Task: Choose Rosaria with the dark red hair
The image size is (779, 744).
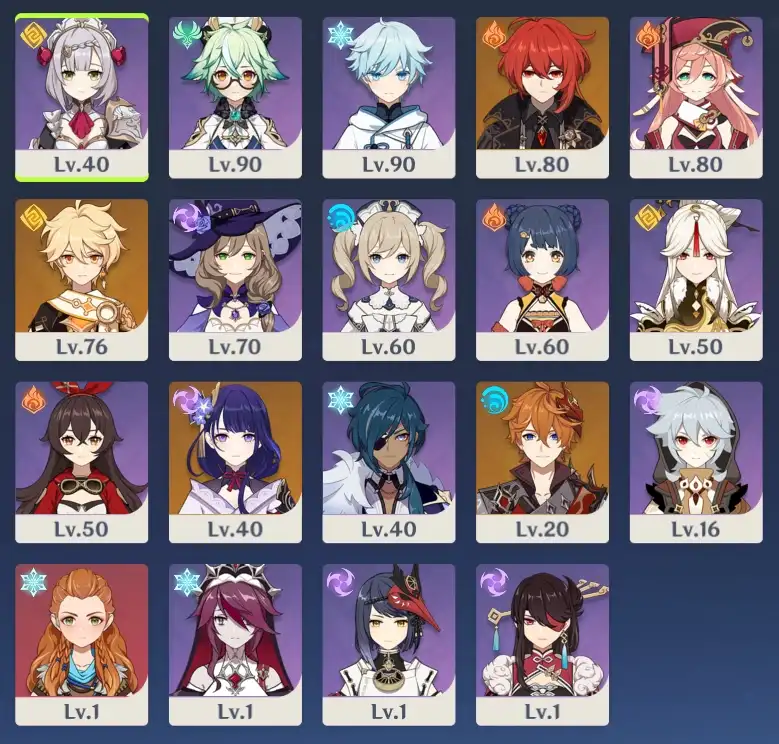Action: click(x=235, y=643)
